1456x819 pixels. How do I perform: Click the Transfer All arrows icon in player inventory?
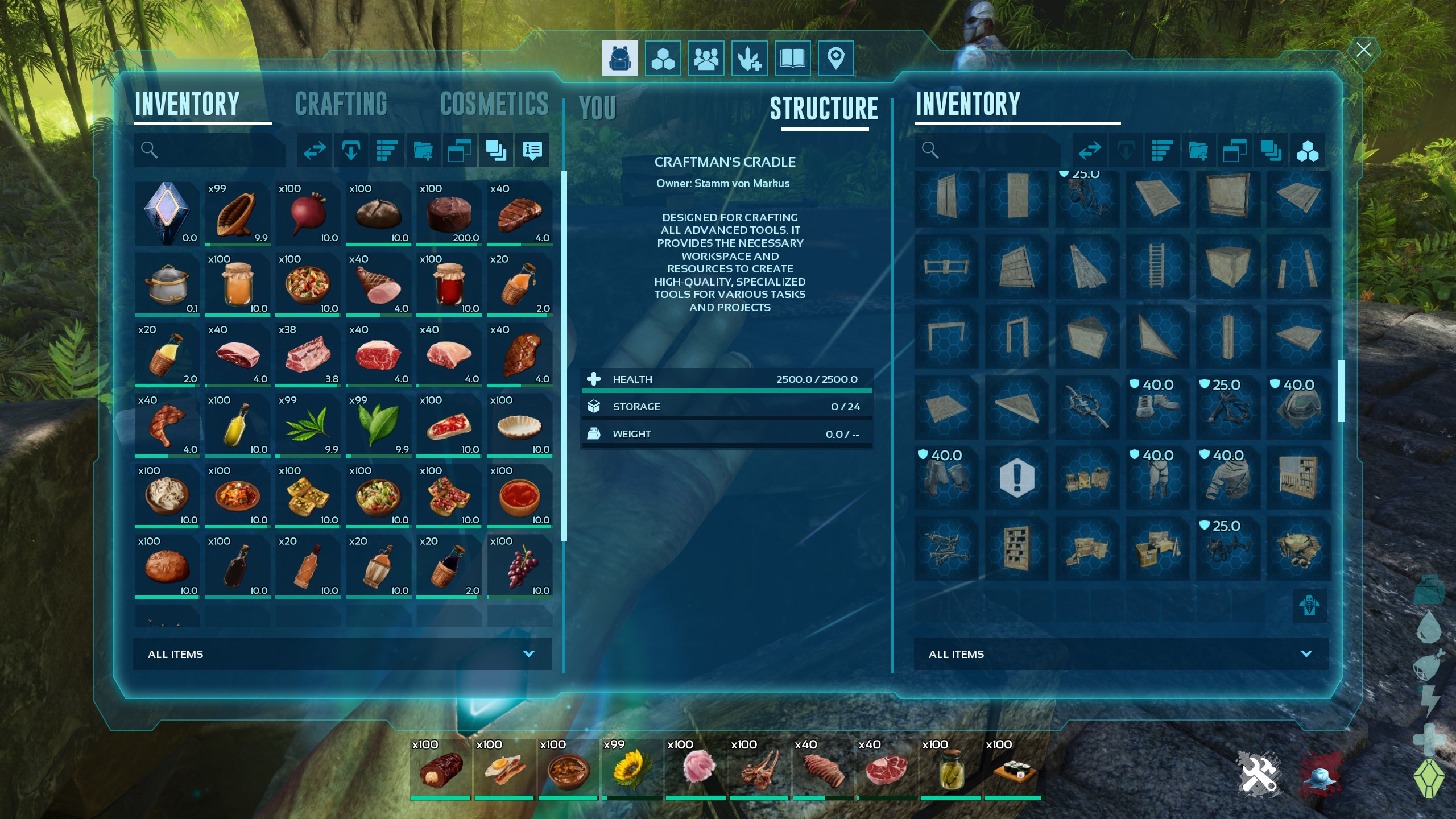coord(315,150)
